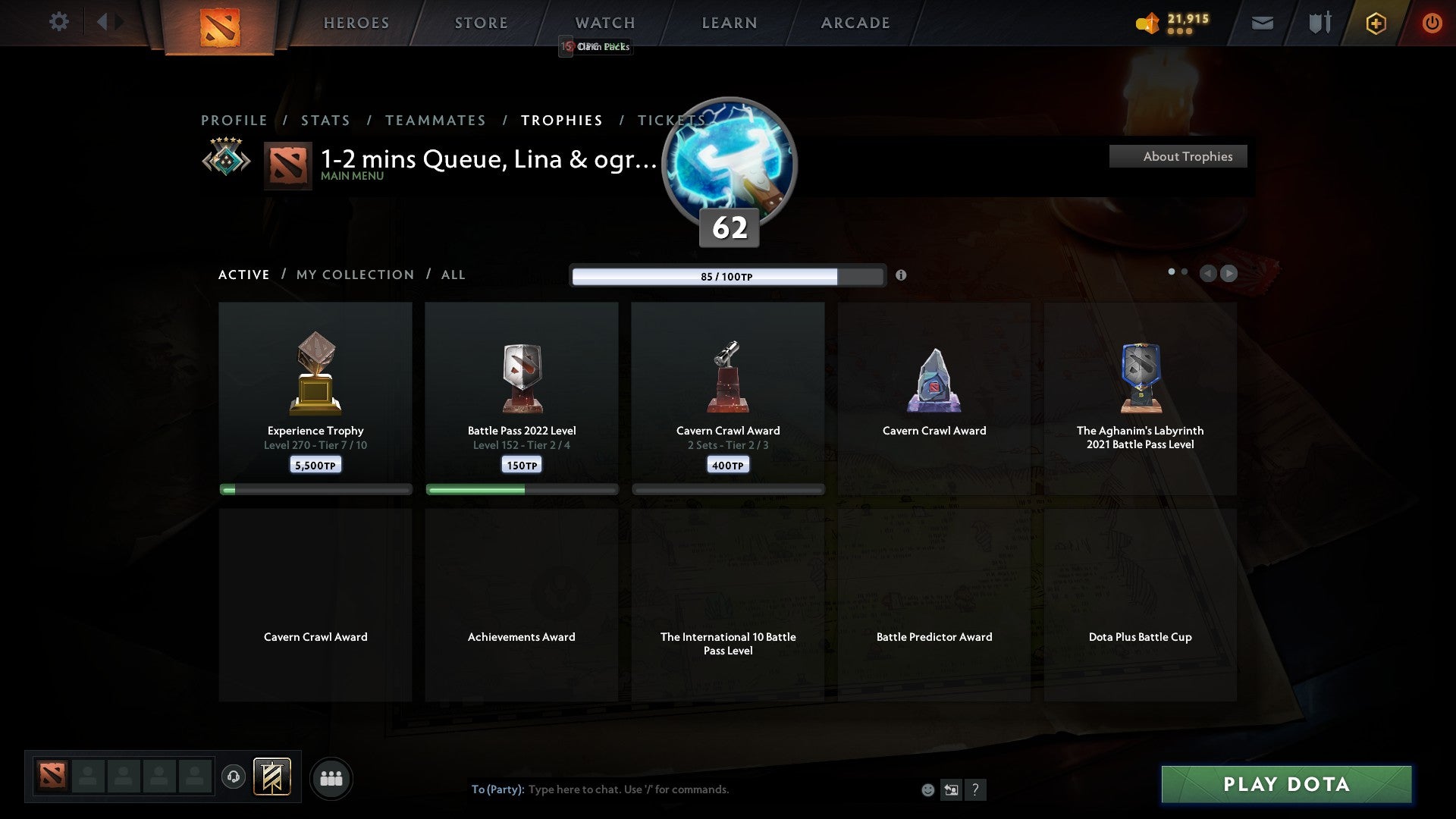Switch to the MY COLLECTION view
This screenshot has width=1456, height=819.
[x=354, y=275]
